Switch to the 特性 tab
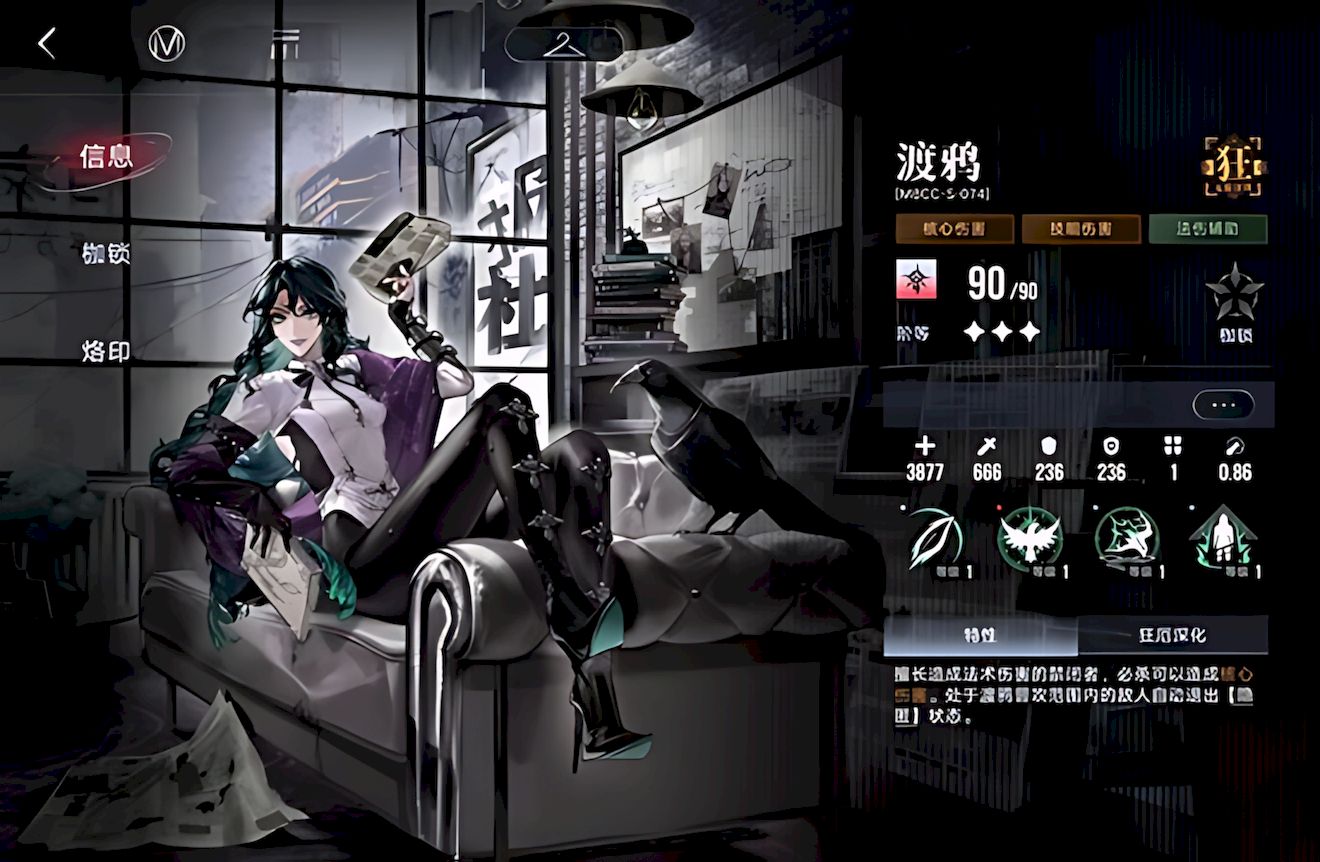 click(x=979, y=635)
